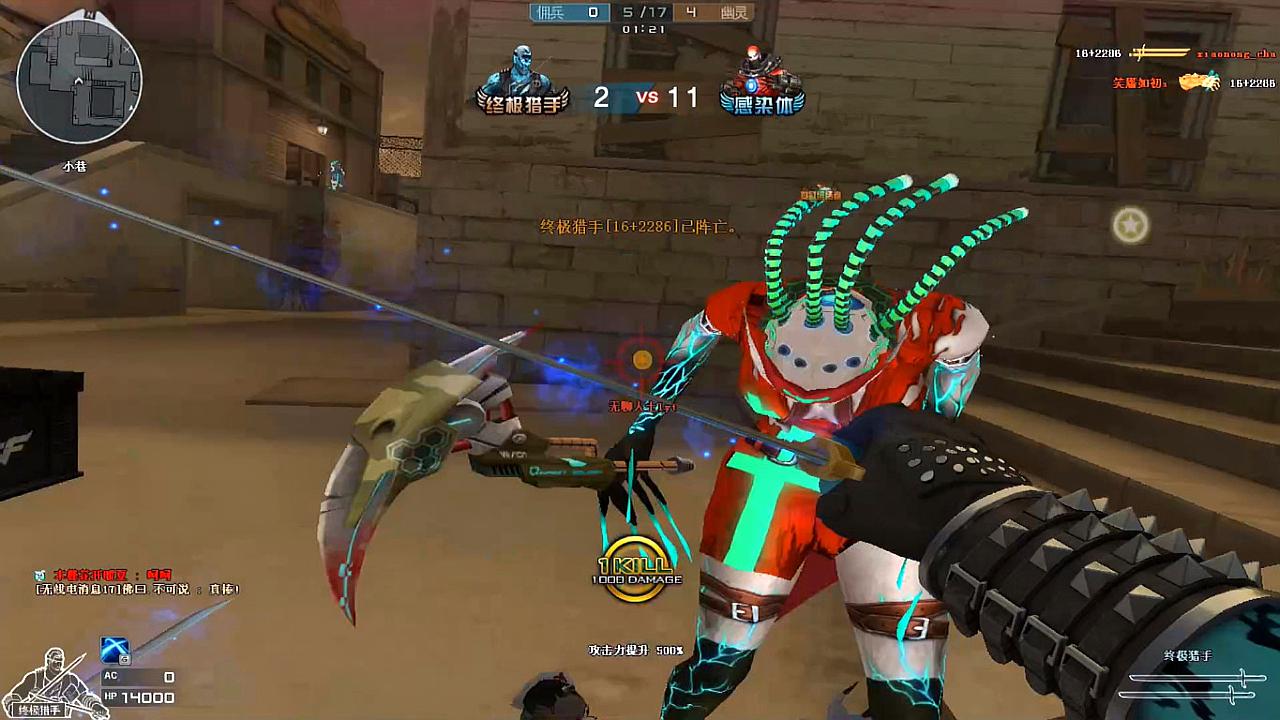Image resolution: width=1280 pixels, height=720 pixels.
Task: Click the golden glove kill feed icon
Action: [x=1198, y=82]
